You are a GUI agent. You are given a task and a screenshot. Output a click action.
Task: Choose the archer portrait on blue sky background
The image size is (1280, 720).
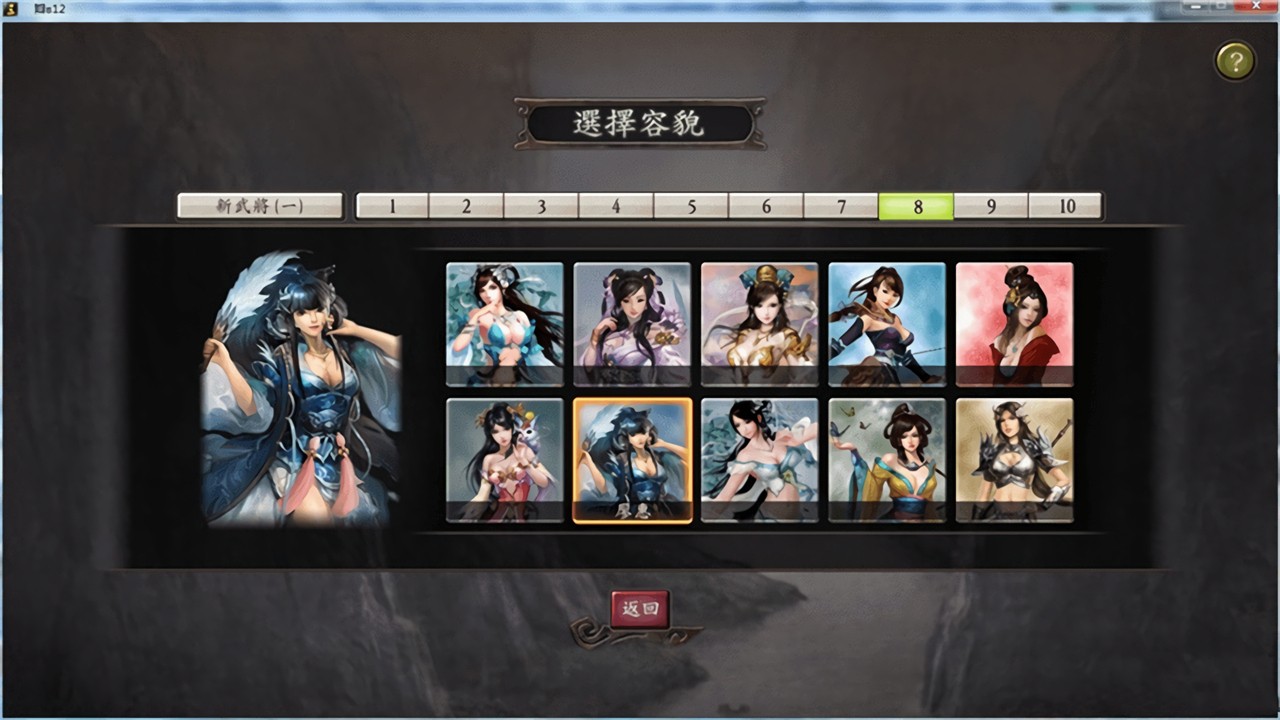pos(887,324)
